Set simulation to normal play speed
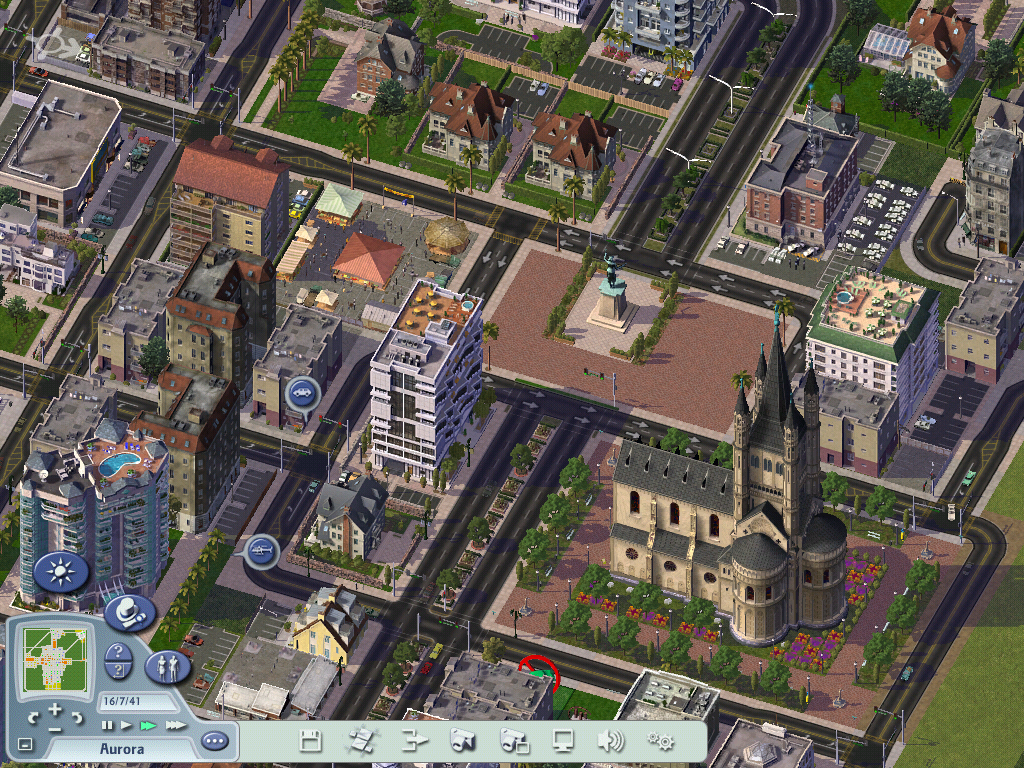Screen dimensions: 1024x768 [x=126, y=724]
